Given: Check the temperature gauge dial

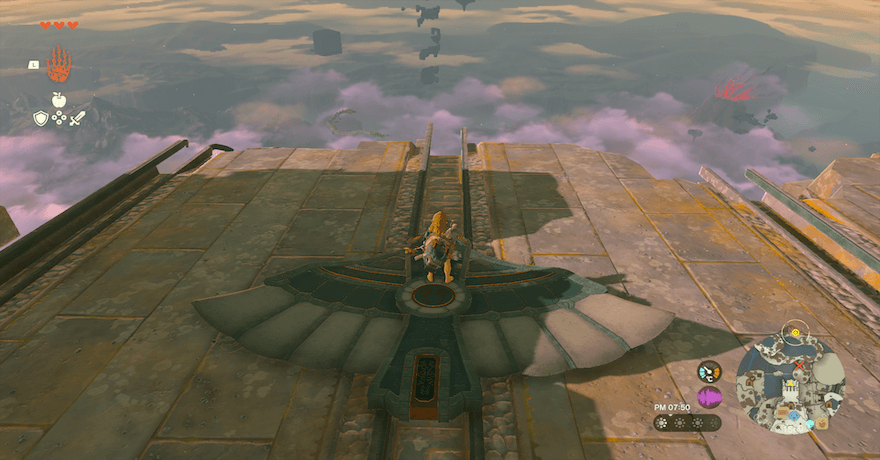Looking at the screenshot, I should tap(709, 371).
